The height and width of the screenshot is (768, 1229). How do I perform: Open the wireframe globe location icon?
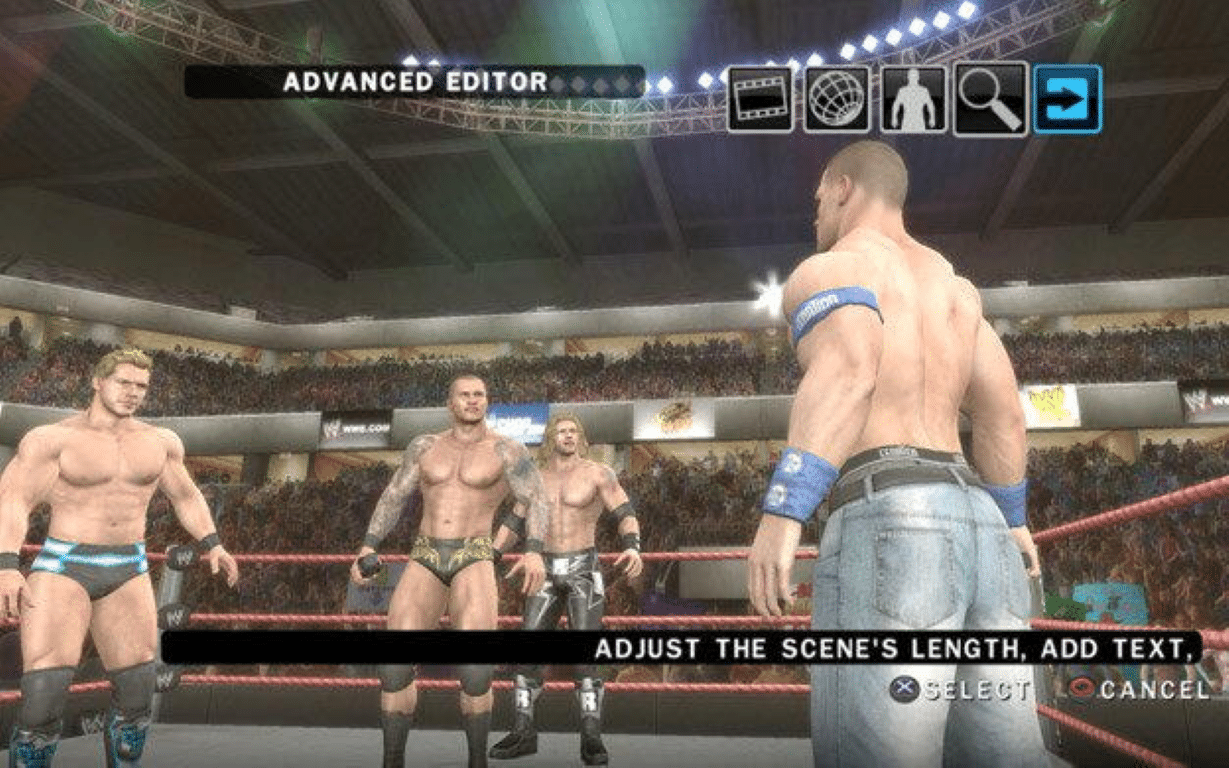[x=837, y=99]
